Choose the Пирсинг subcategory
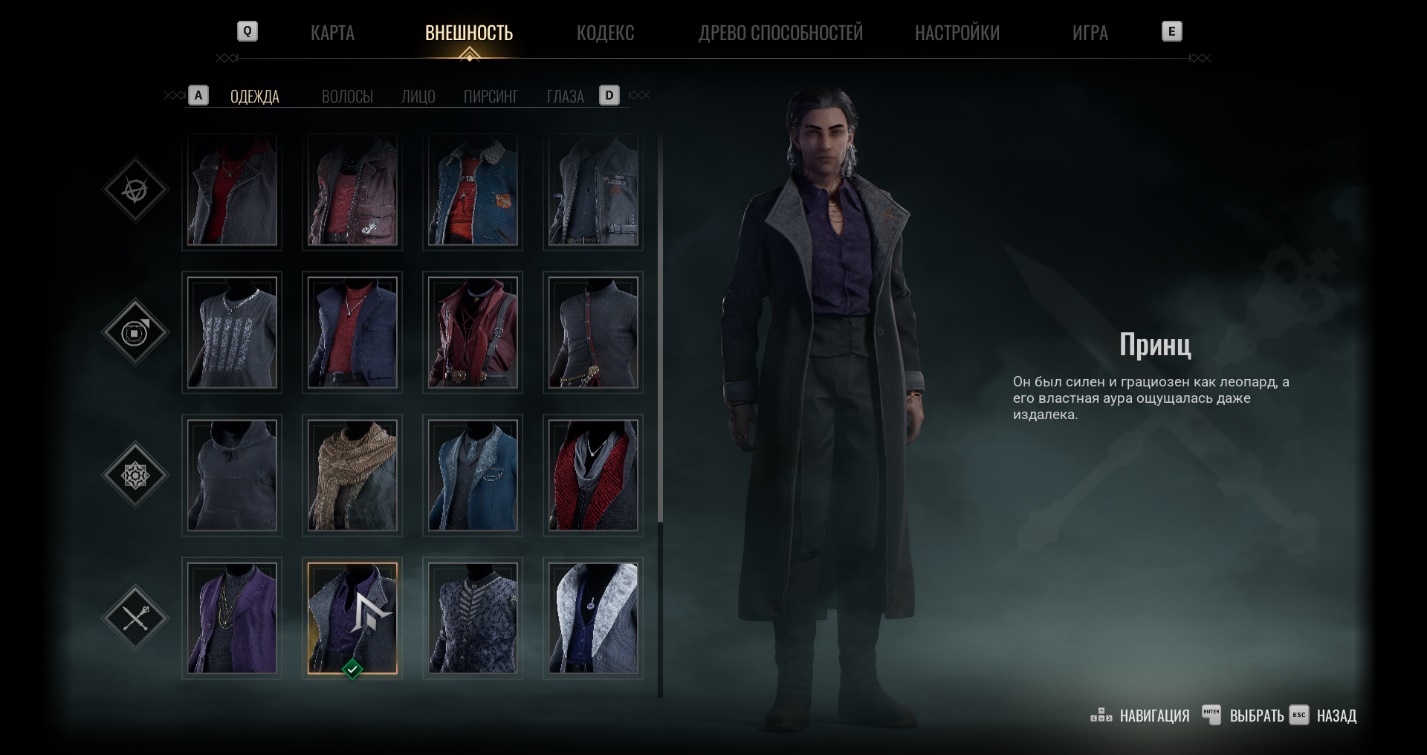This screenshot has width=1427, height=755. click(491, 97)
